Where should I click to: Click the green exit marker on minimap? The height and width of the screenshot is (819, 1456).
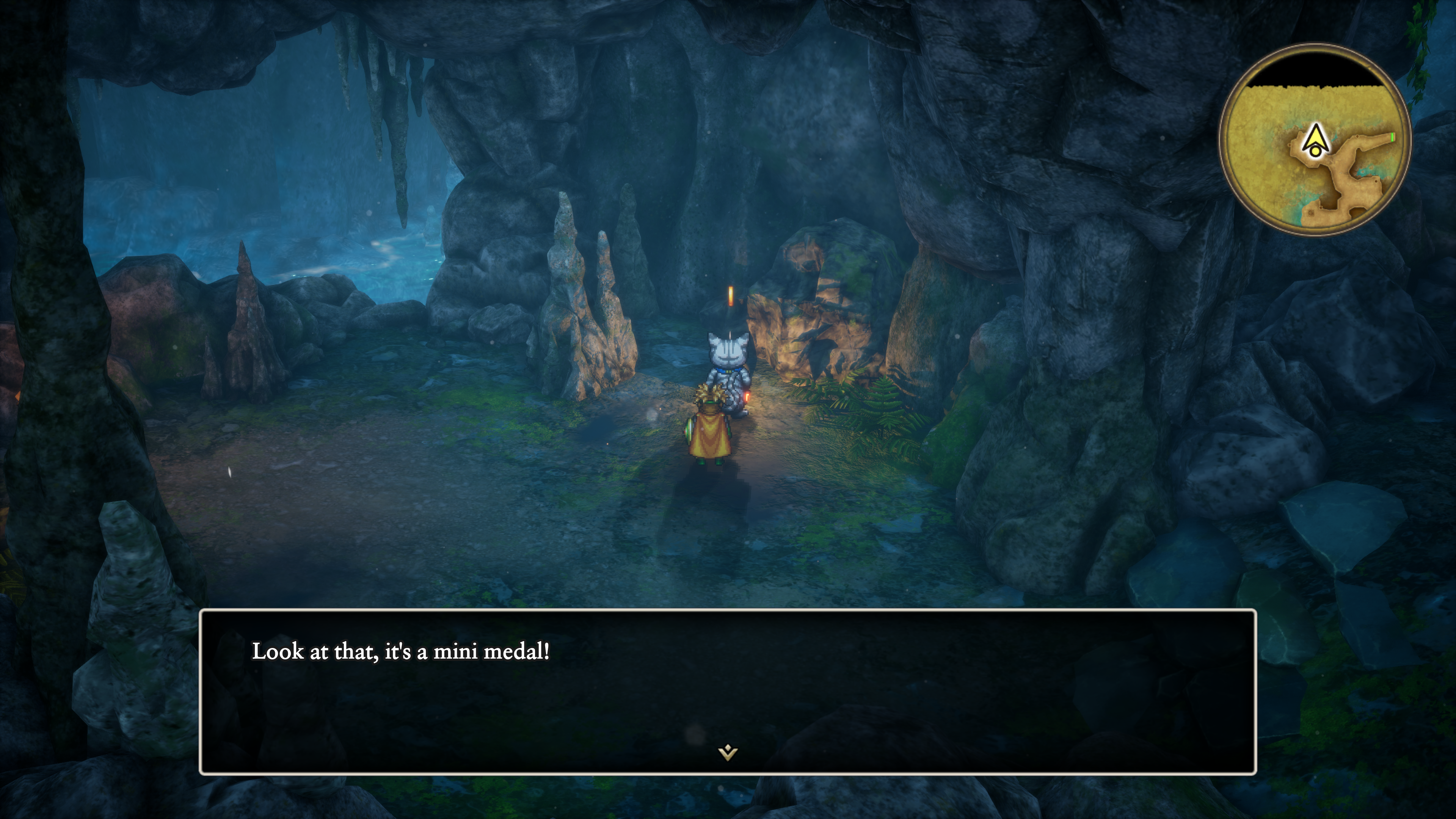(1392, 138)
